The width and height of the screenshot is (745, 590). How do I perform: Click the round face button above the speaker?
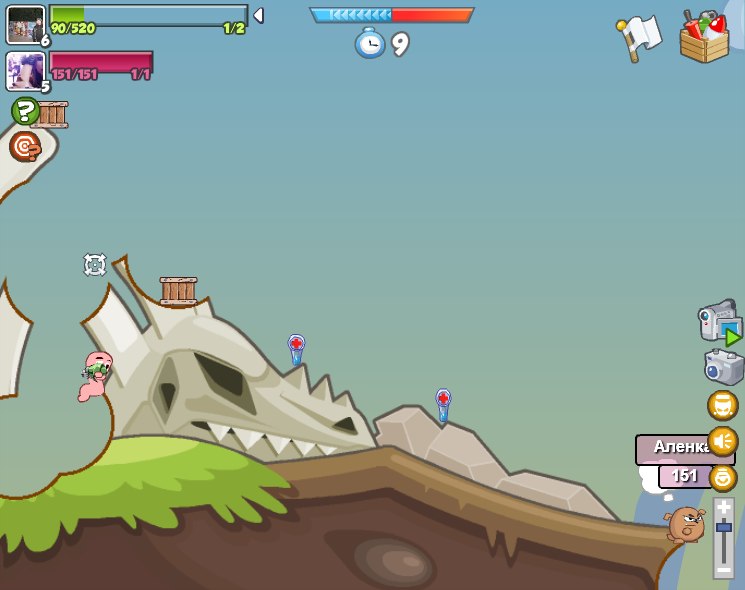722,405
